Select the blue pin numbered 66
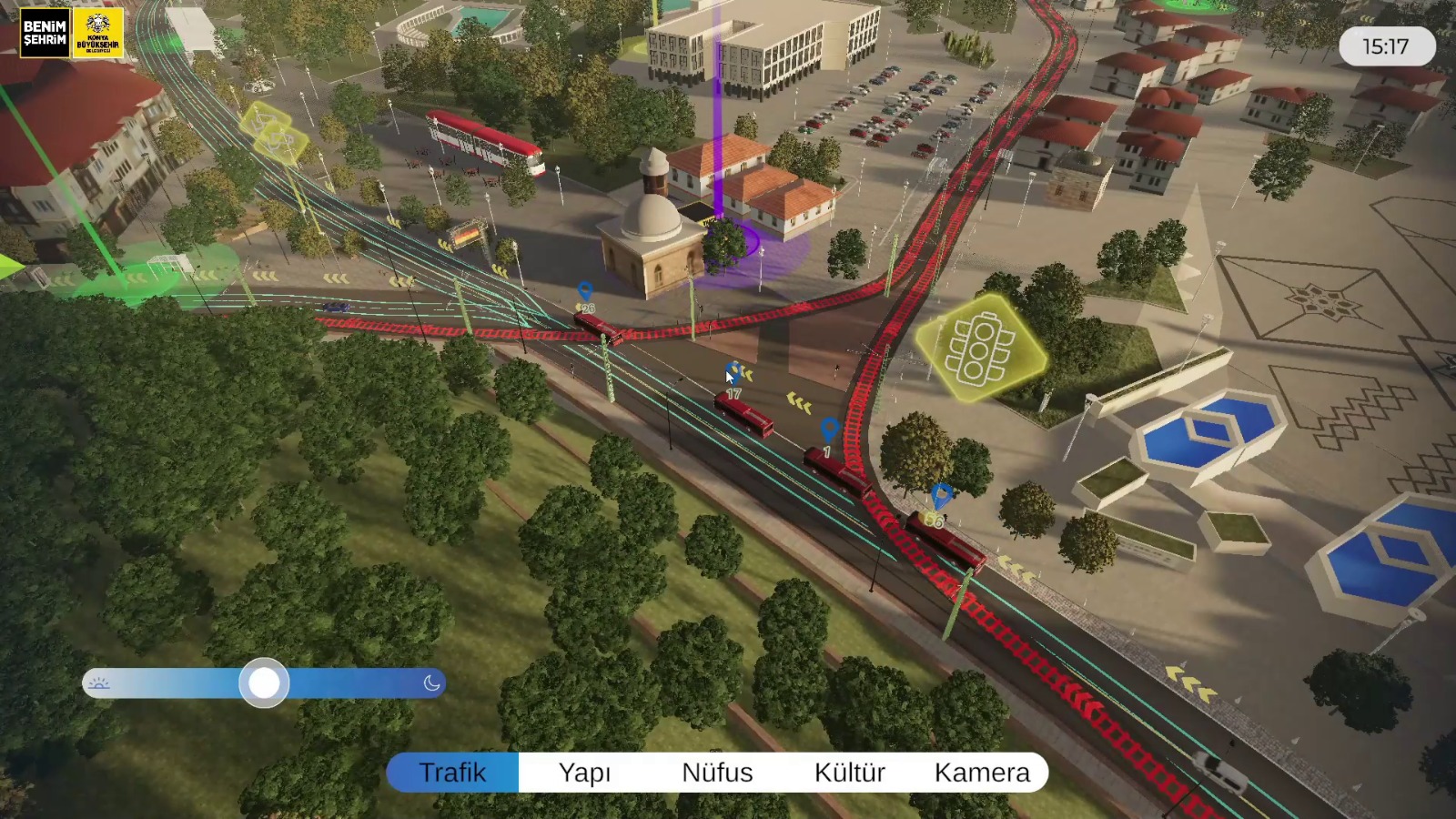1456x819 pixels. click(942, 496)
